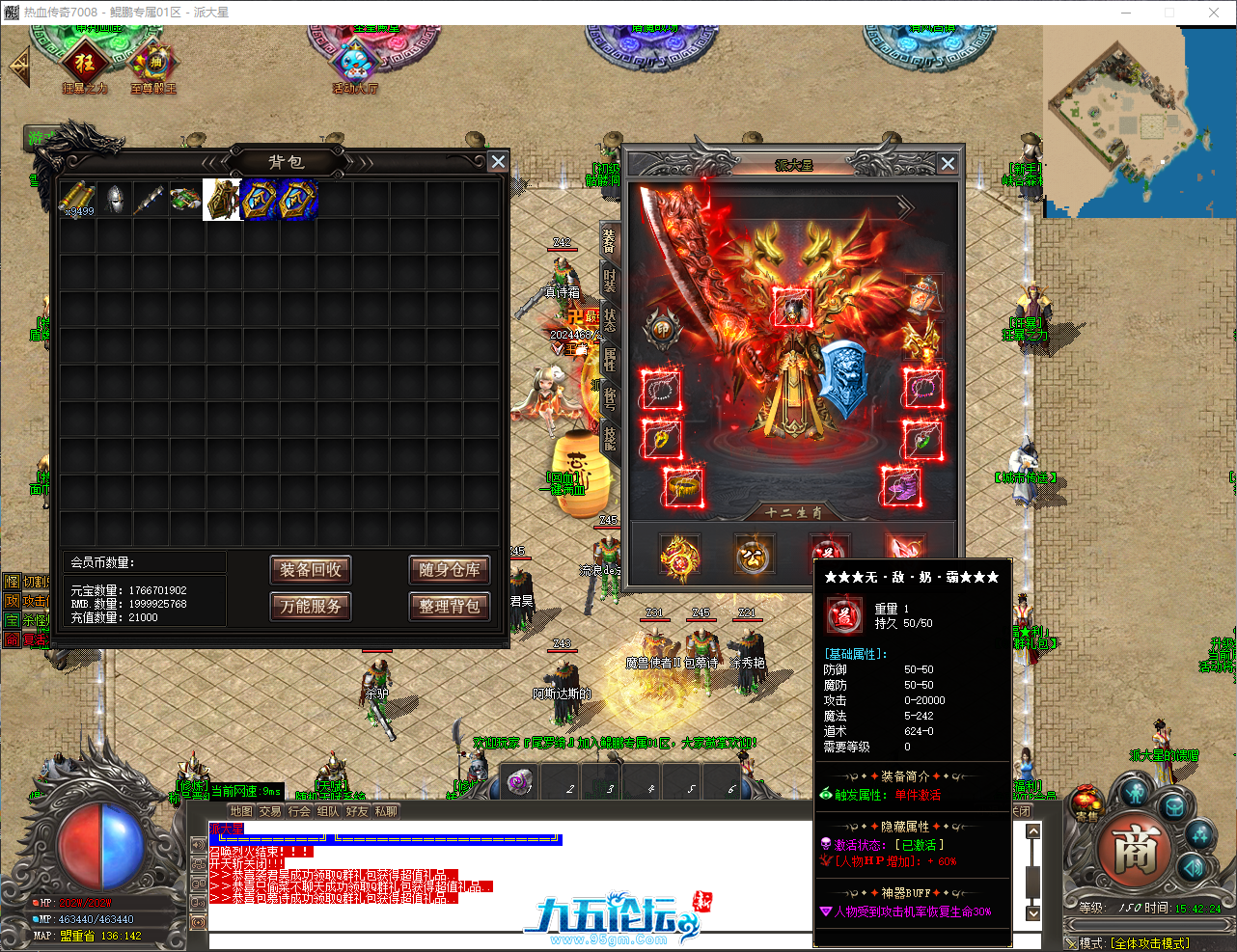Toggle the 宝 loot filter on the left

coord(11,618)
